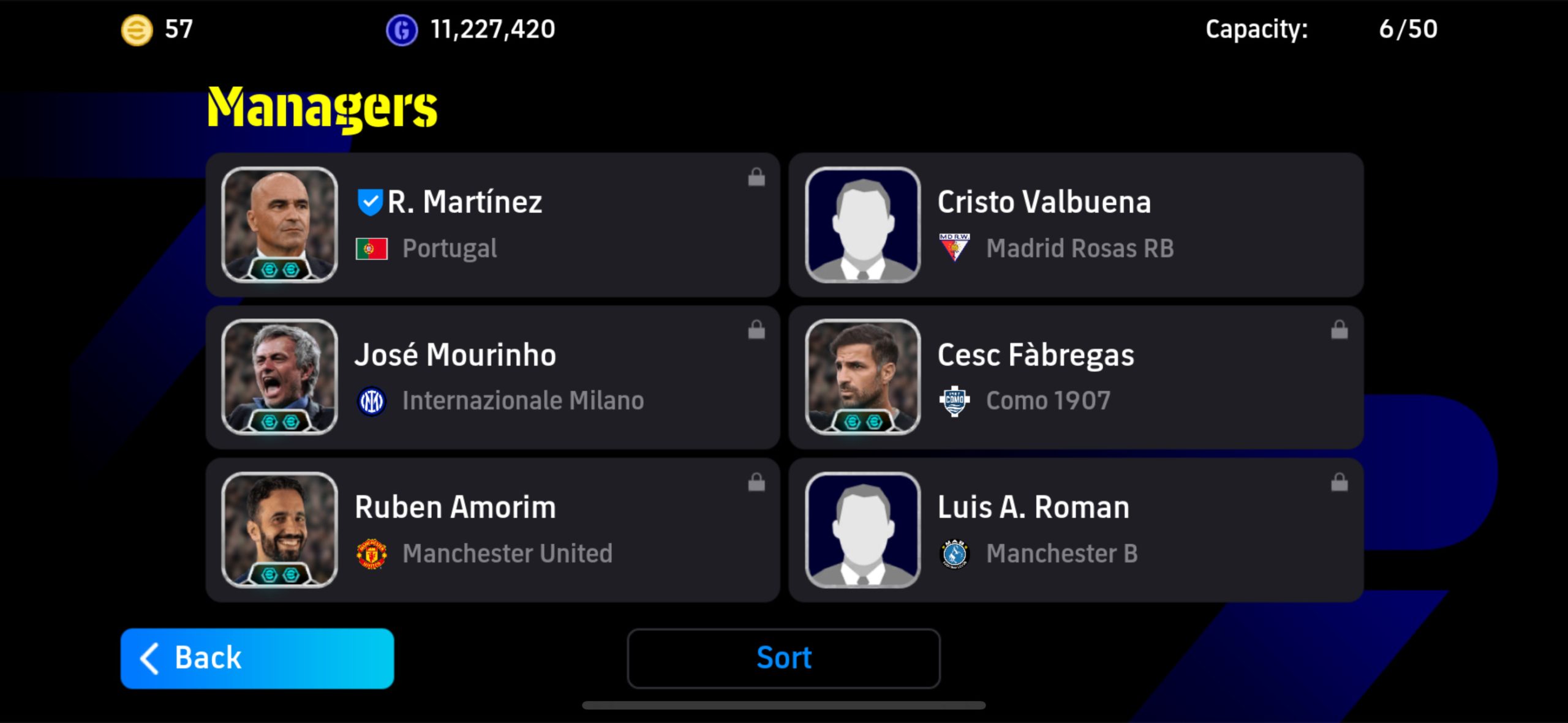
Task: Choose the Cristo Valbuena manager card
Action: click(1076, 225)
